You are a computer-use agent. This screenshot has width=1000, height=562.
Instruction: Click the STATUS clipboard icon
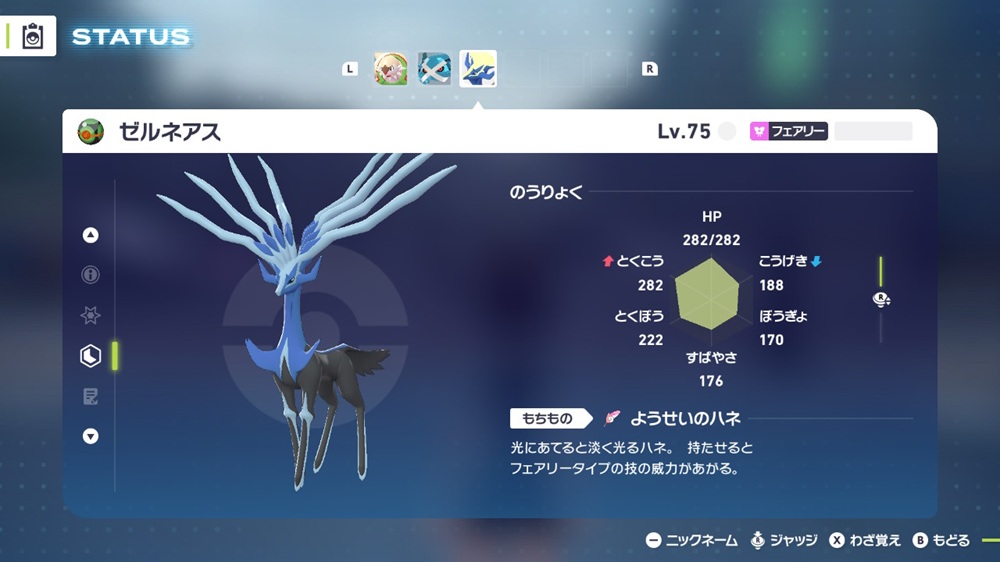(x=33, y=36)
